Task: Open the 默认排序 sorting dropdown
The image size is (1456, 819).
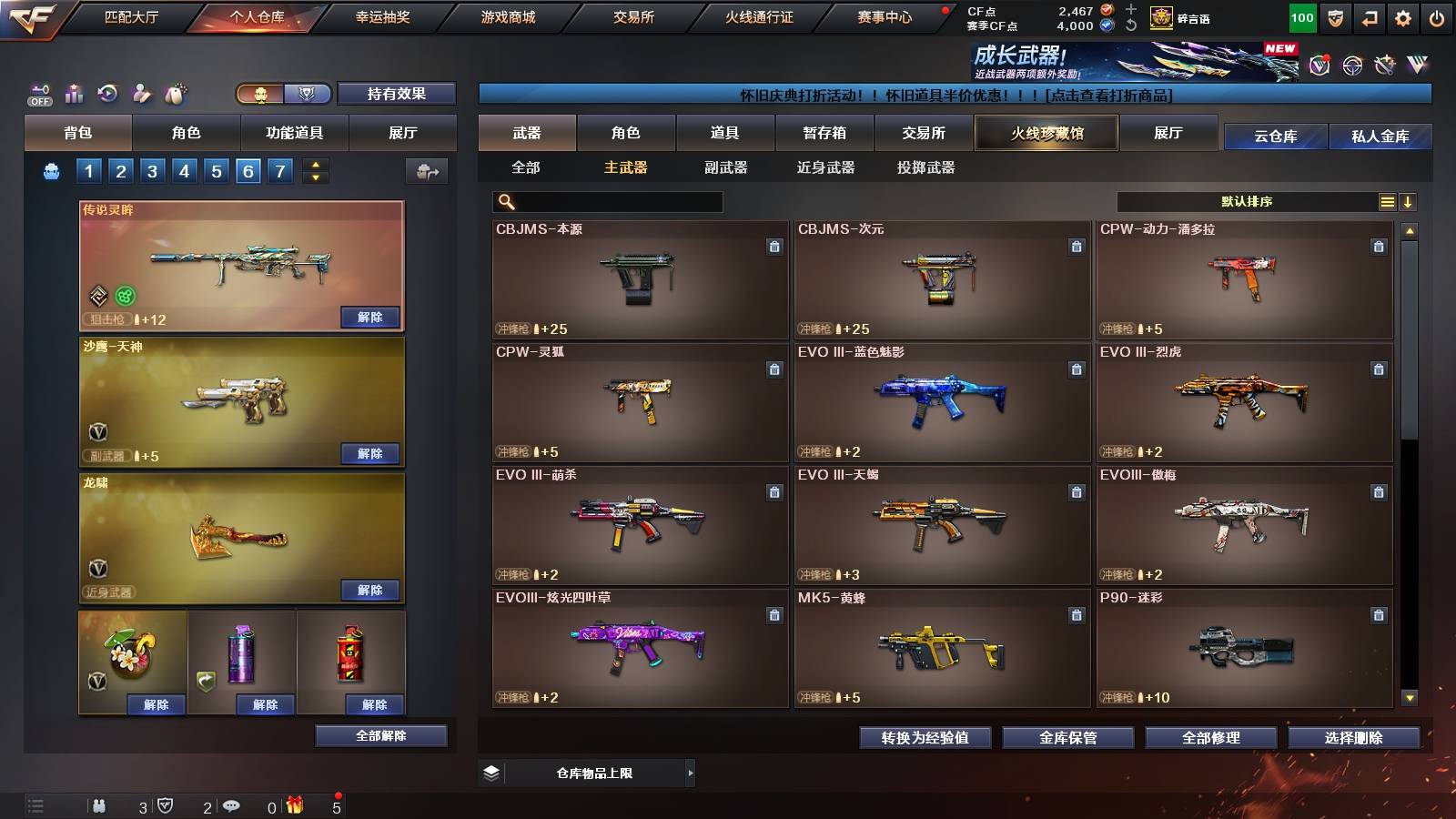Action: pos(1247,200)
